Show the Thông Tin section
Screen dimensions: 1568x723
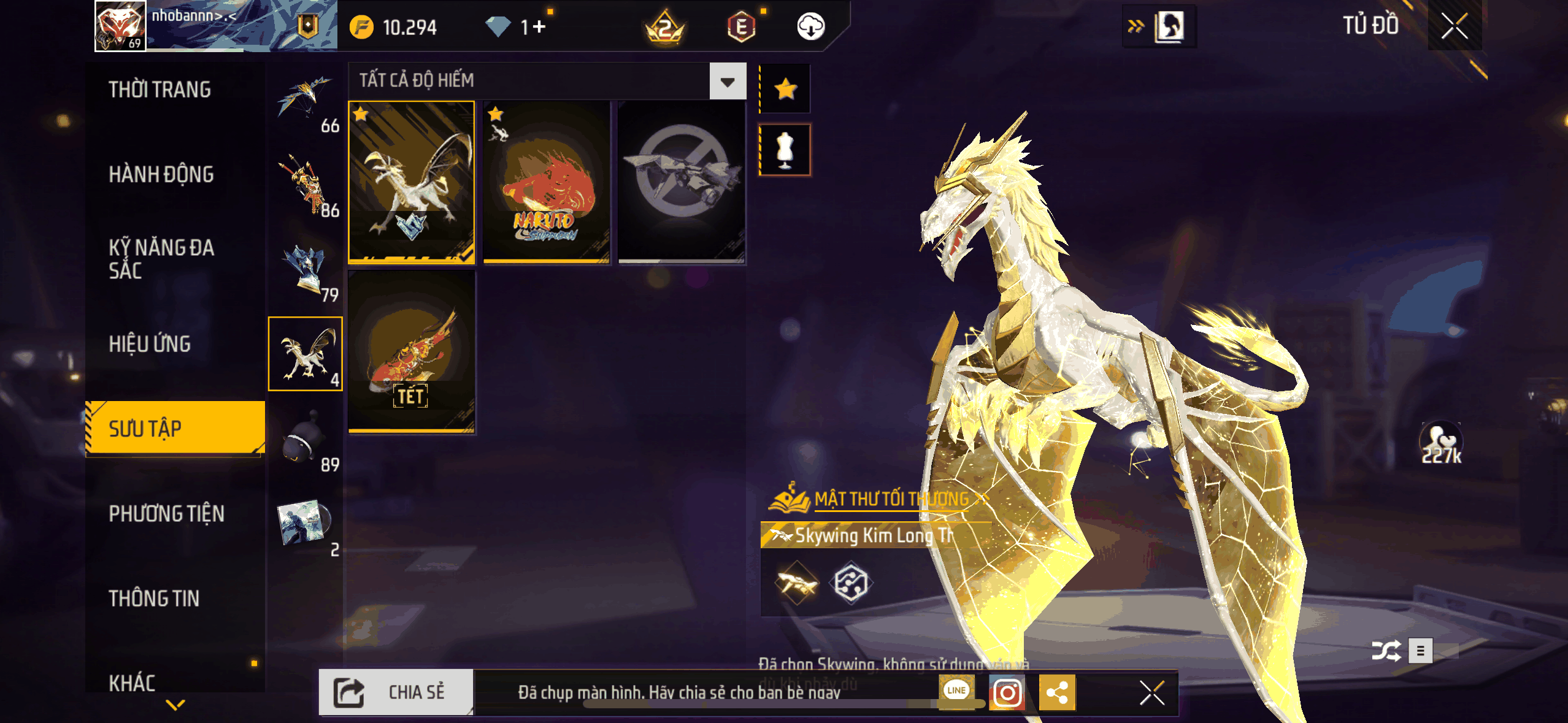pyautogui.click(x=154, y=598)
